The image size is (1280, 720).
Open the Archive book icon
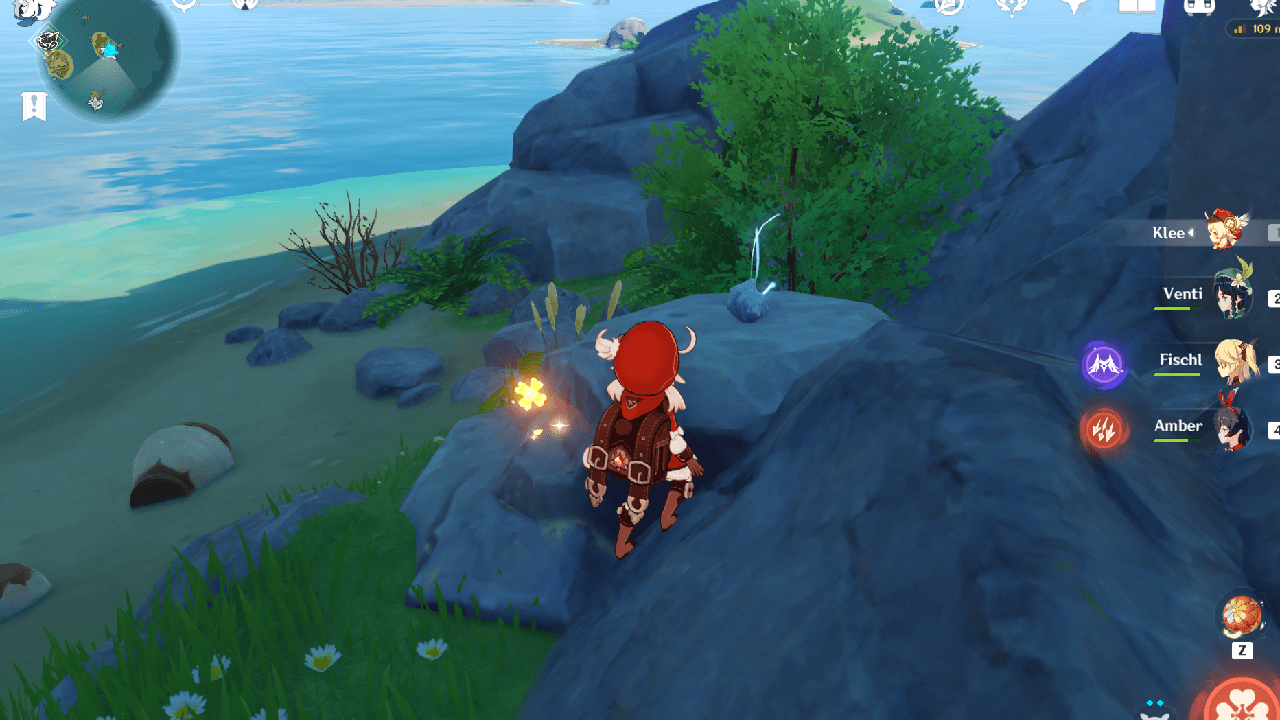pos(1136,8)
